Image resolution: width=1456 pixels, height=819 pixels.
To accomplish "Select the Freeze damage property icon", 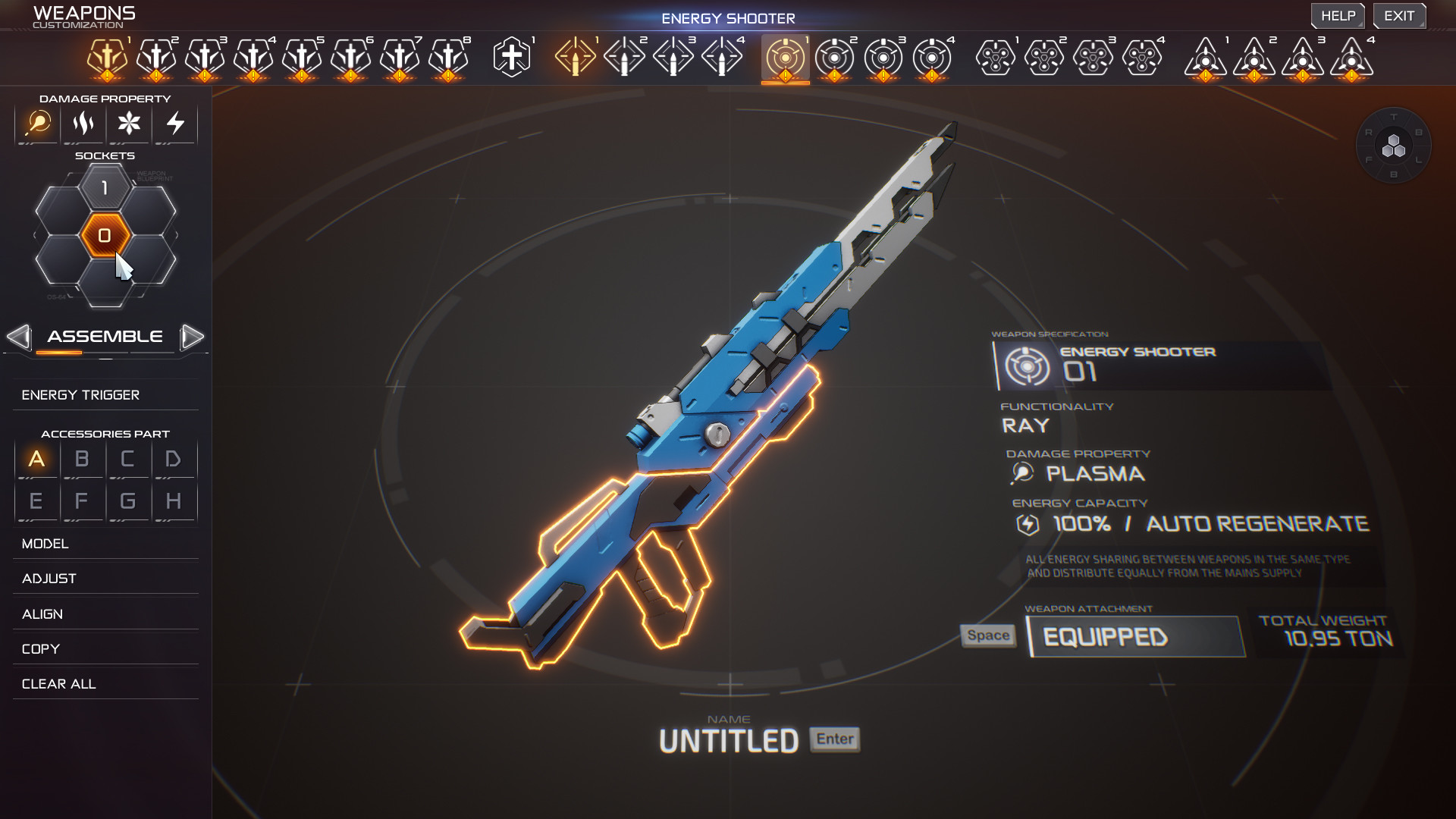I will click(x=129, y=125).
